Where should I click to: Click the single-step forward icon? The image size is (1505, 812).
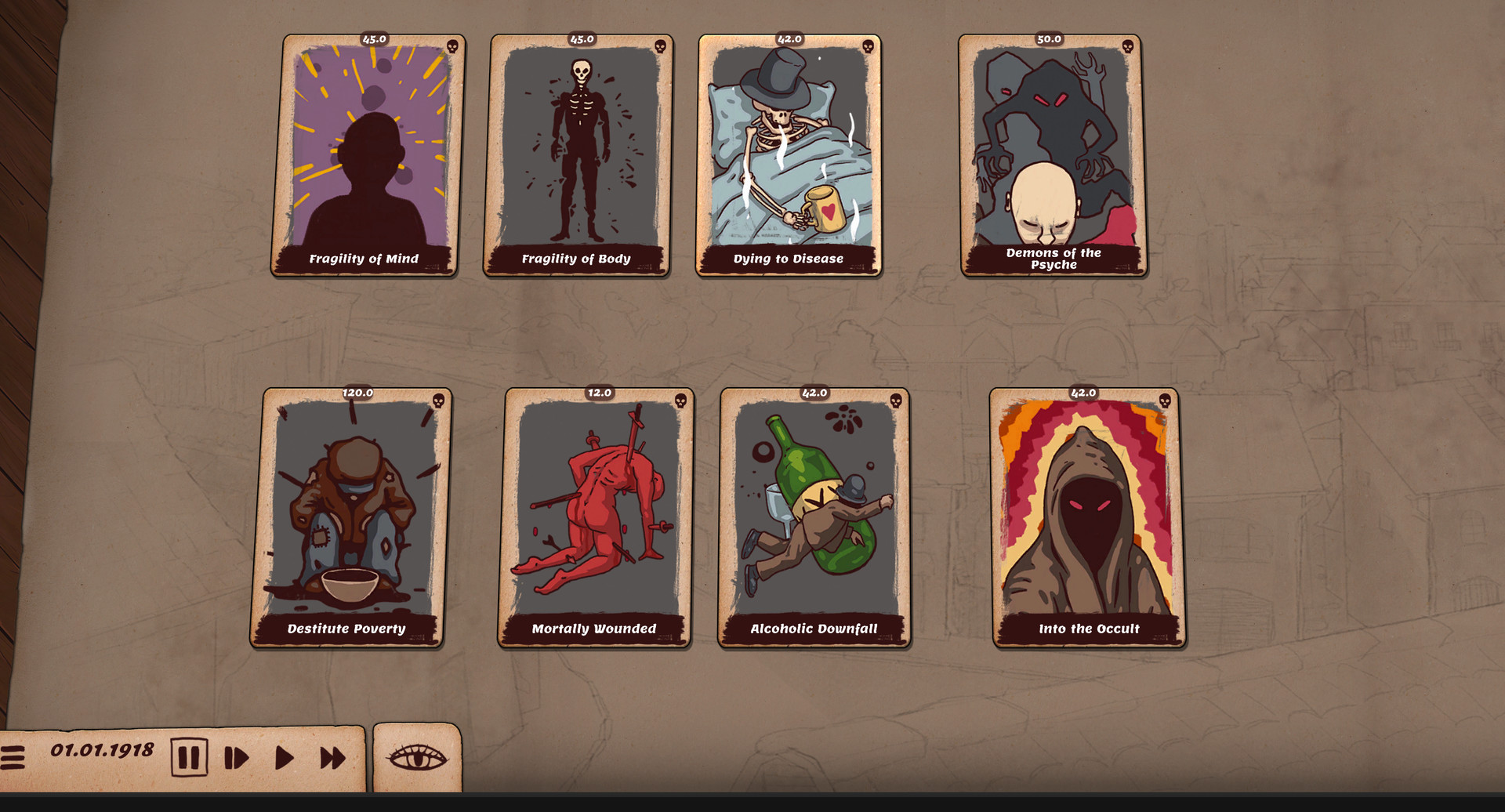pos(237,757)
